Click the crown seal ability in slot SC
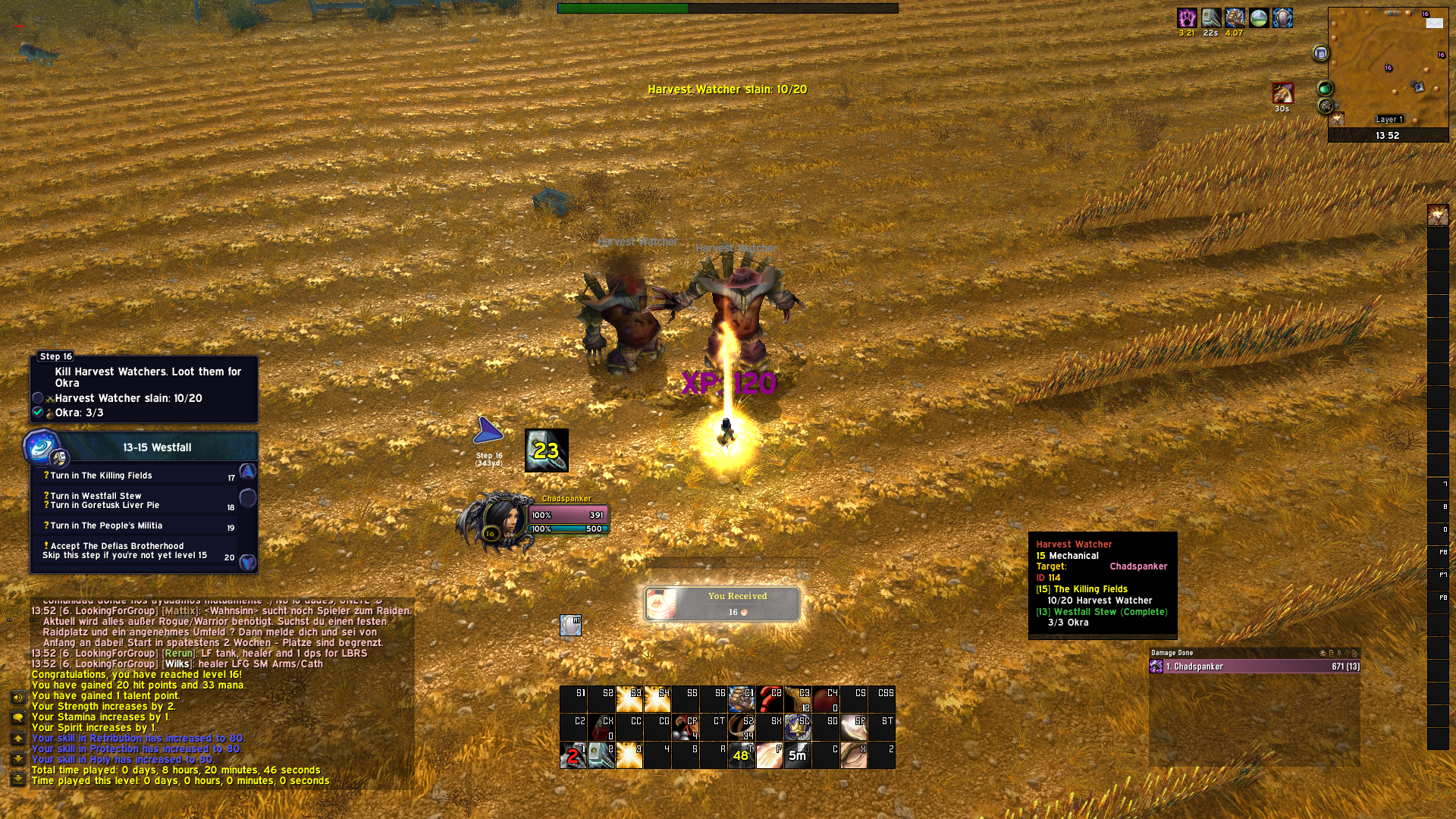 797,727
